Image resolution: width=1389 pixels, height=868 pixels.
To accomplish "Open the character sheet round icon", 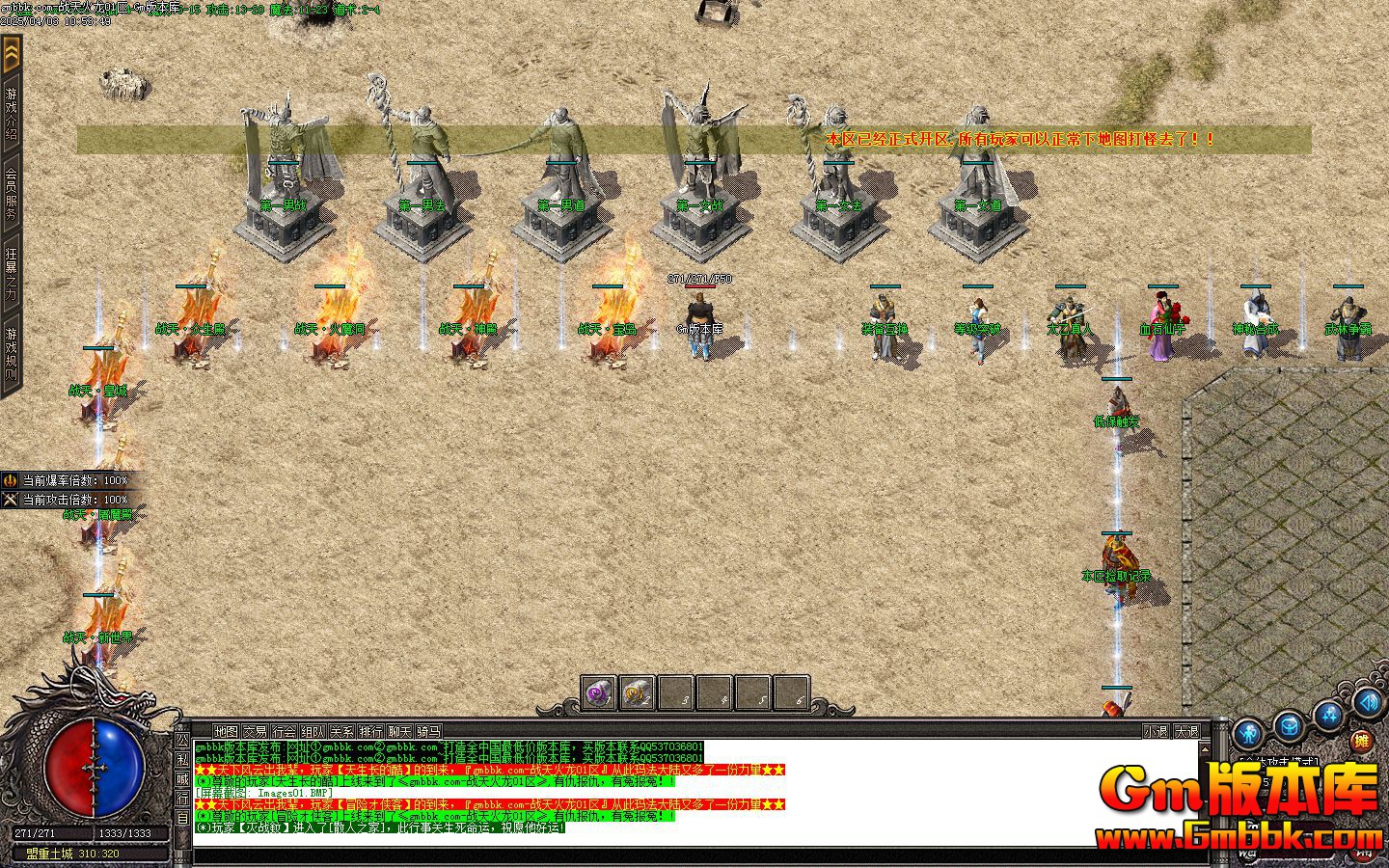I will click(1248, 732).
